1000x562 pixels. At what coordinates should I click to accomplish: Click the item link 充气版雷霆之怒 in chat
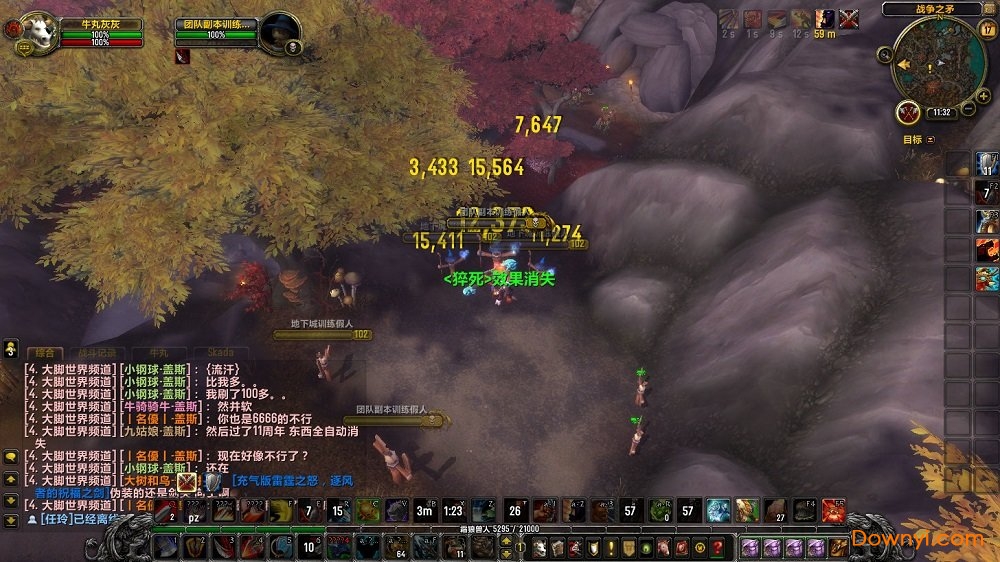[x=292, y=480]
